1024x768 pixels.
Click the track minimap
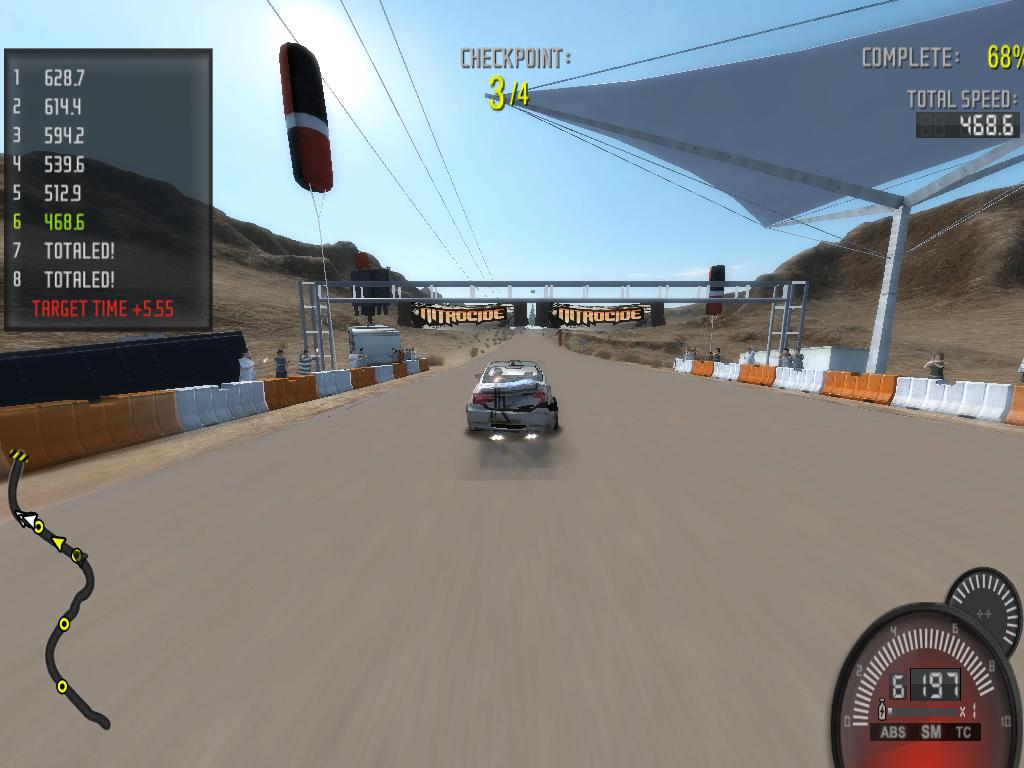(58, 590)
